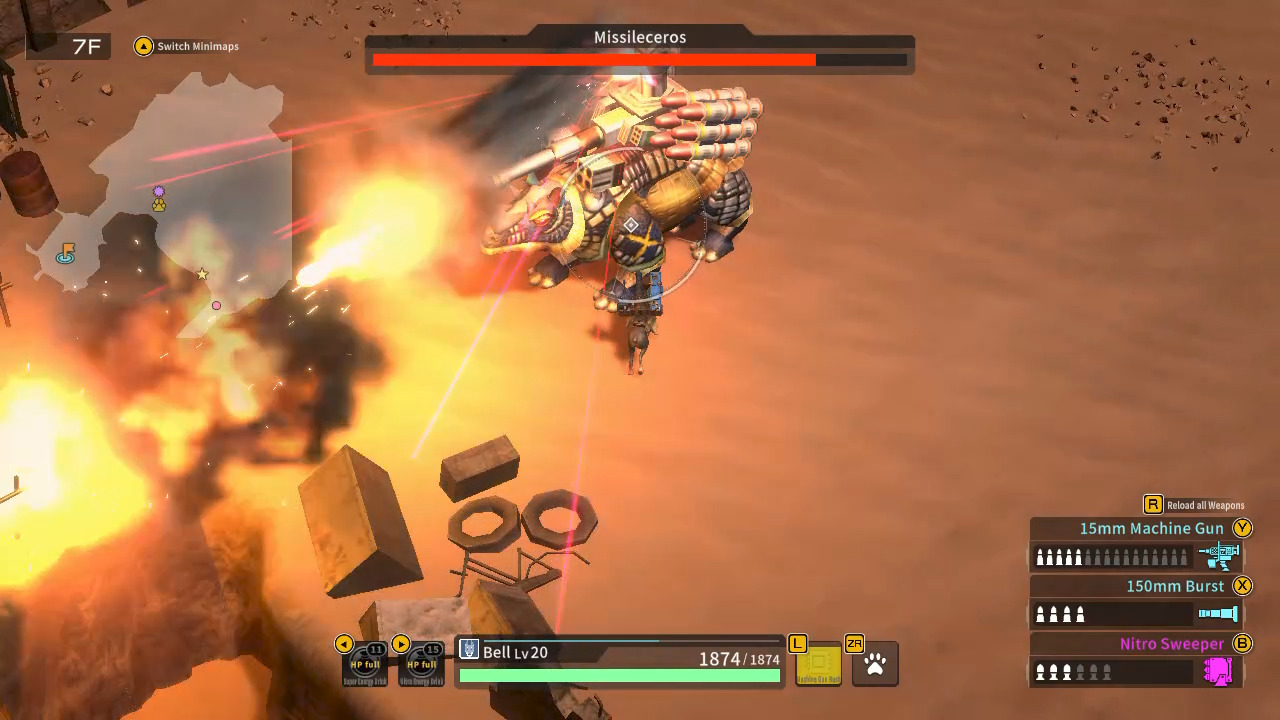Viewport: 1280px width, 720px height.
Task: Click Bell's green HP bar showing 1874
Action: point(618,675)
